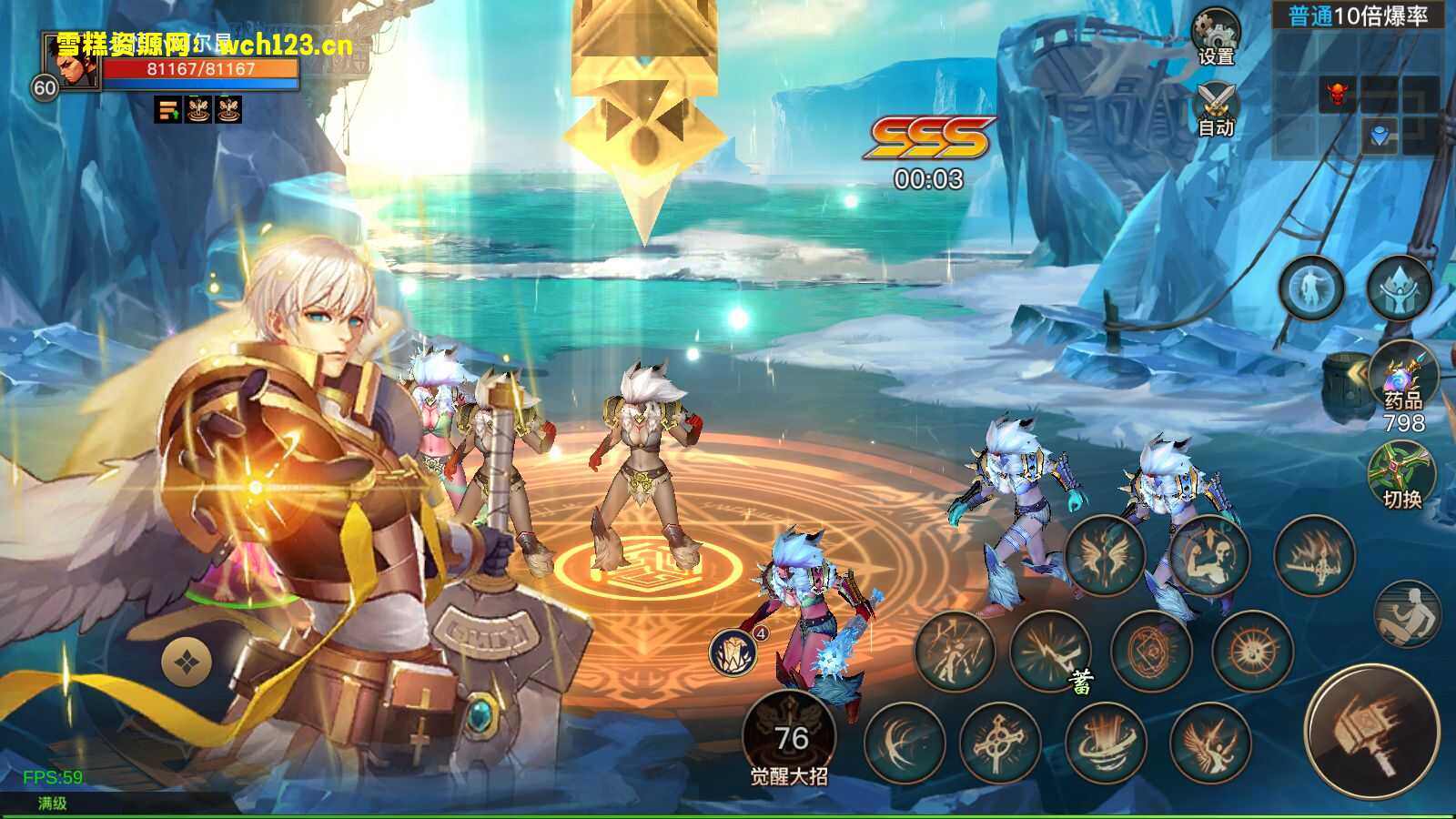Open the 设置 settings gear
Viewport: 1456px width, 819px height.
click(1216, 36)
